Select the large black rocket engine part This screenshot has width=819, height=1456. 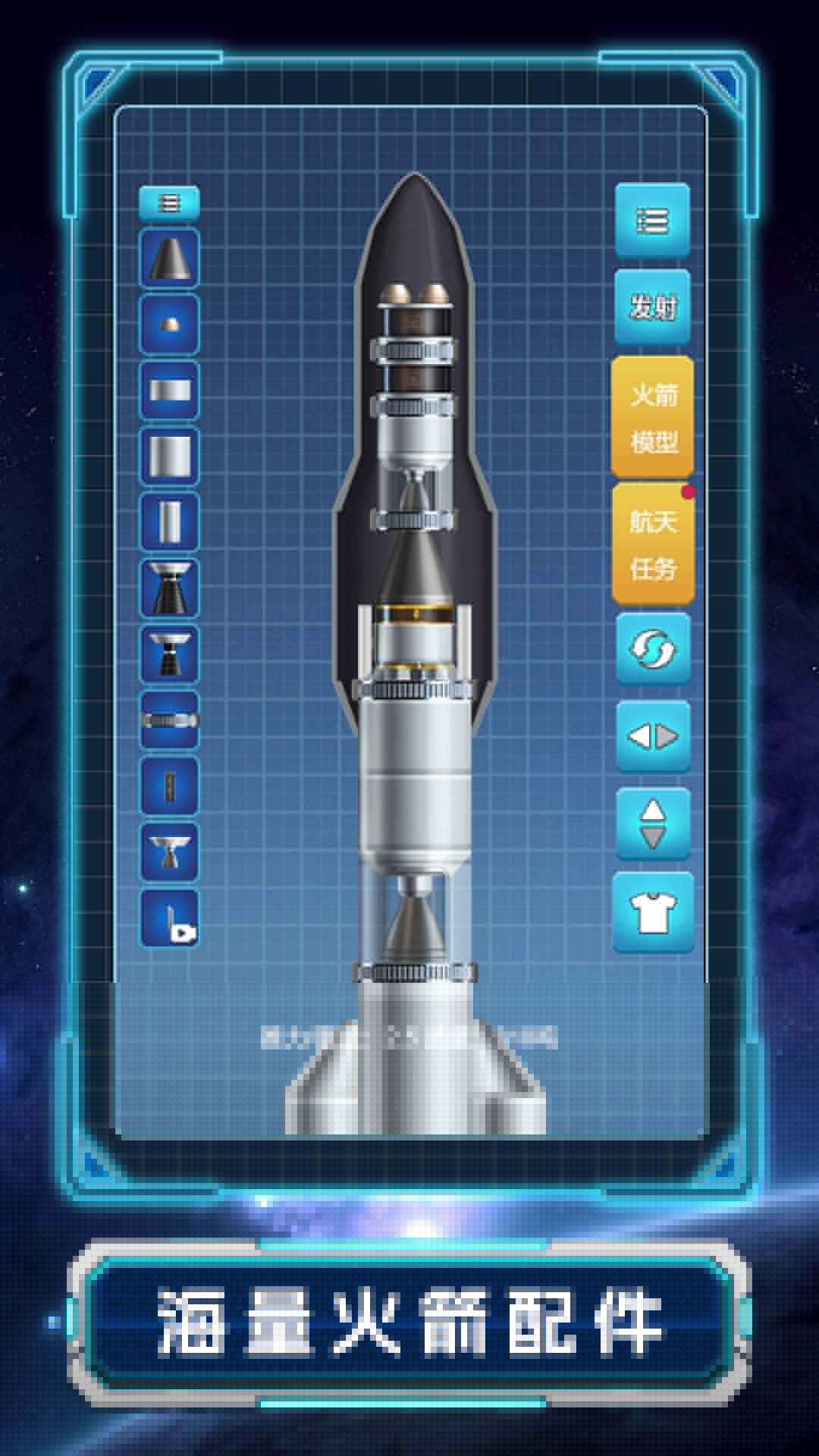click(169, 588)
